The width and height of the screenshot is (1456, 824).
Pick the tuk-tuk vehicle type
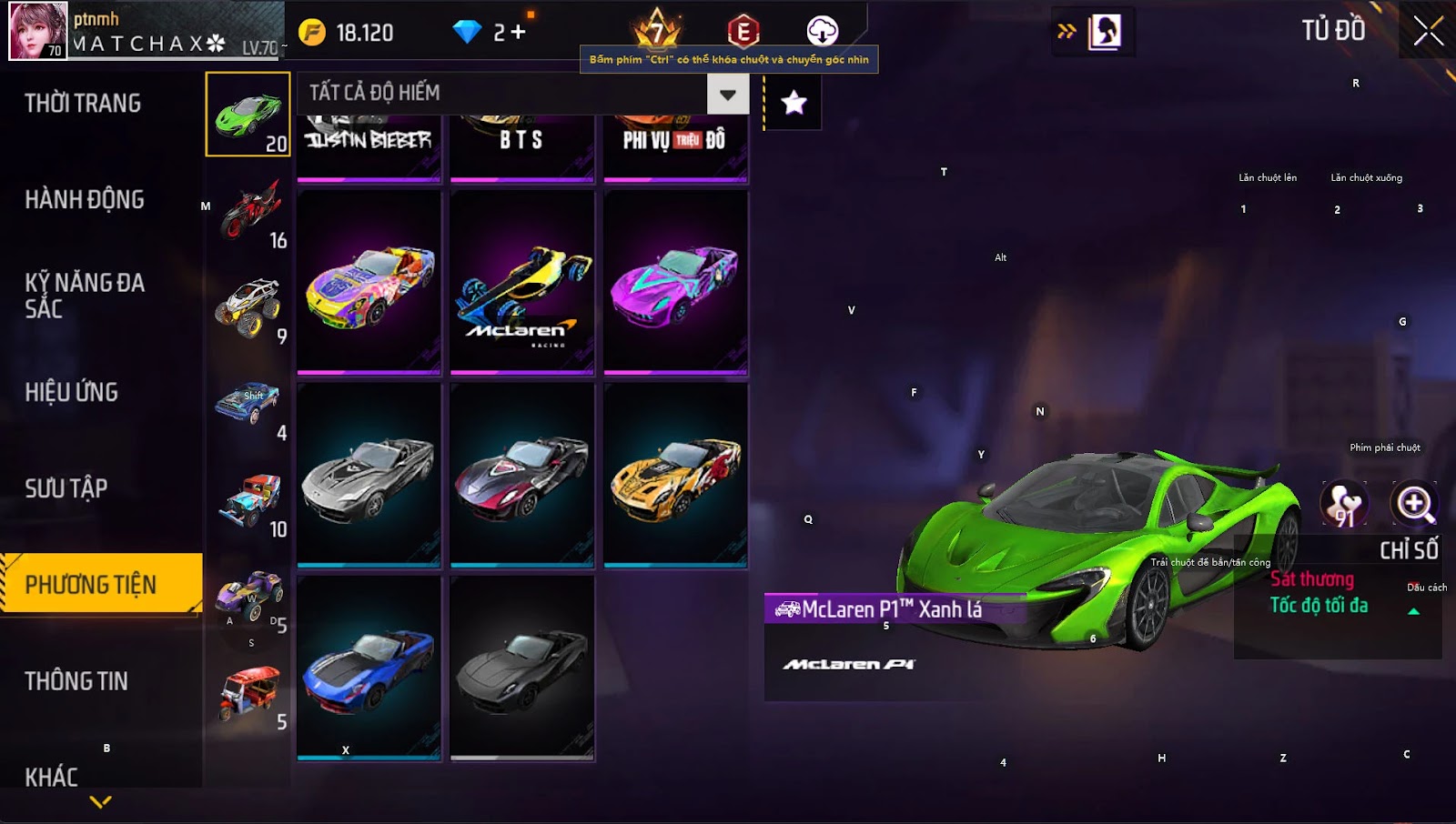(x=249, y=693)
